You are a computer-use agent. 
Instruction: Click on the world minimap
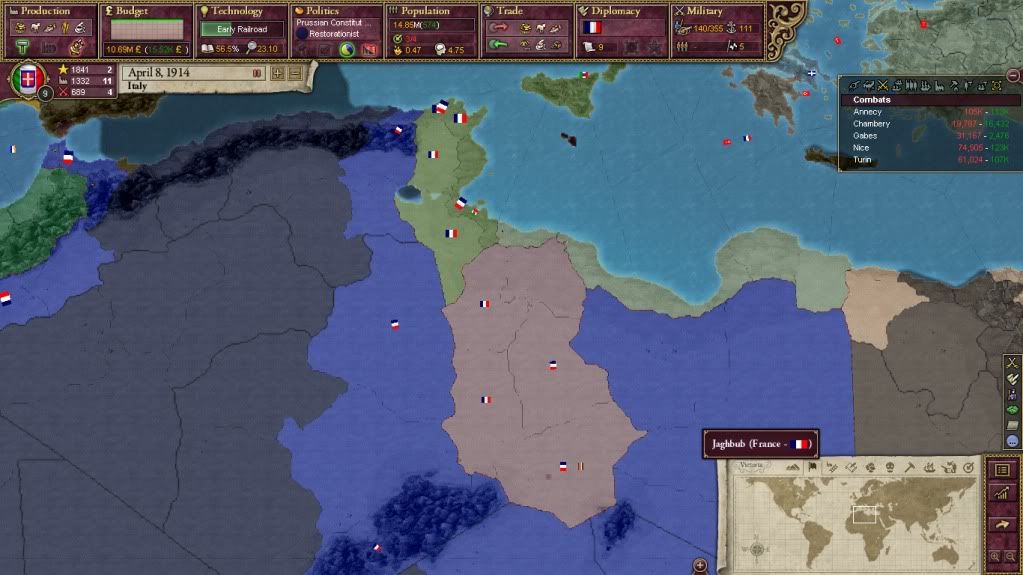[x=855, y=513]
